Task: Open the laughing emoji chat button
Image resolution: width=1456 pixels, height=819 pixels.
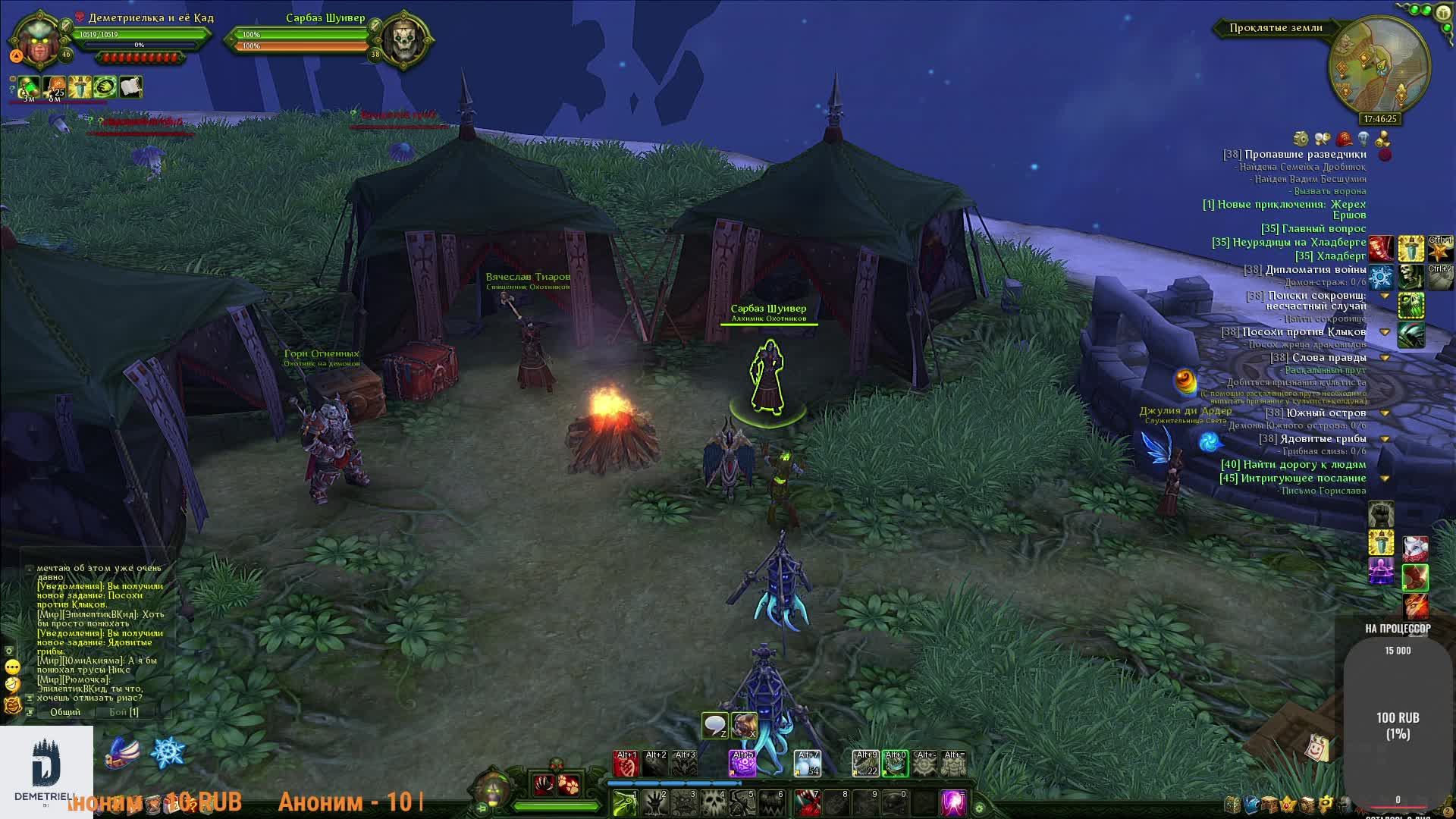Action: click(12, 684)
